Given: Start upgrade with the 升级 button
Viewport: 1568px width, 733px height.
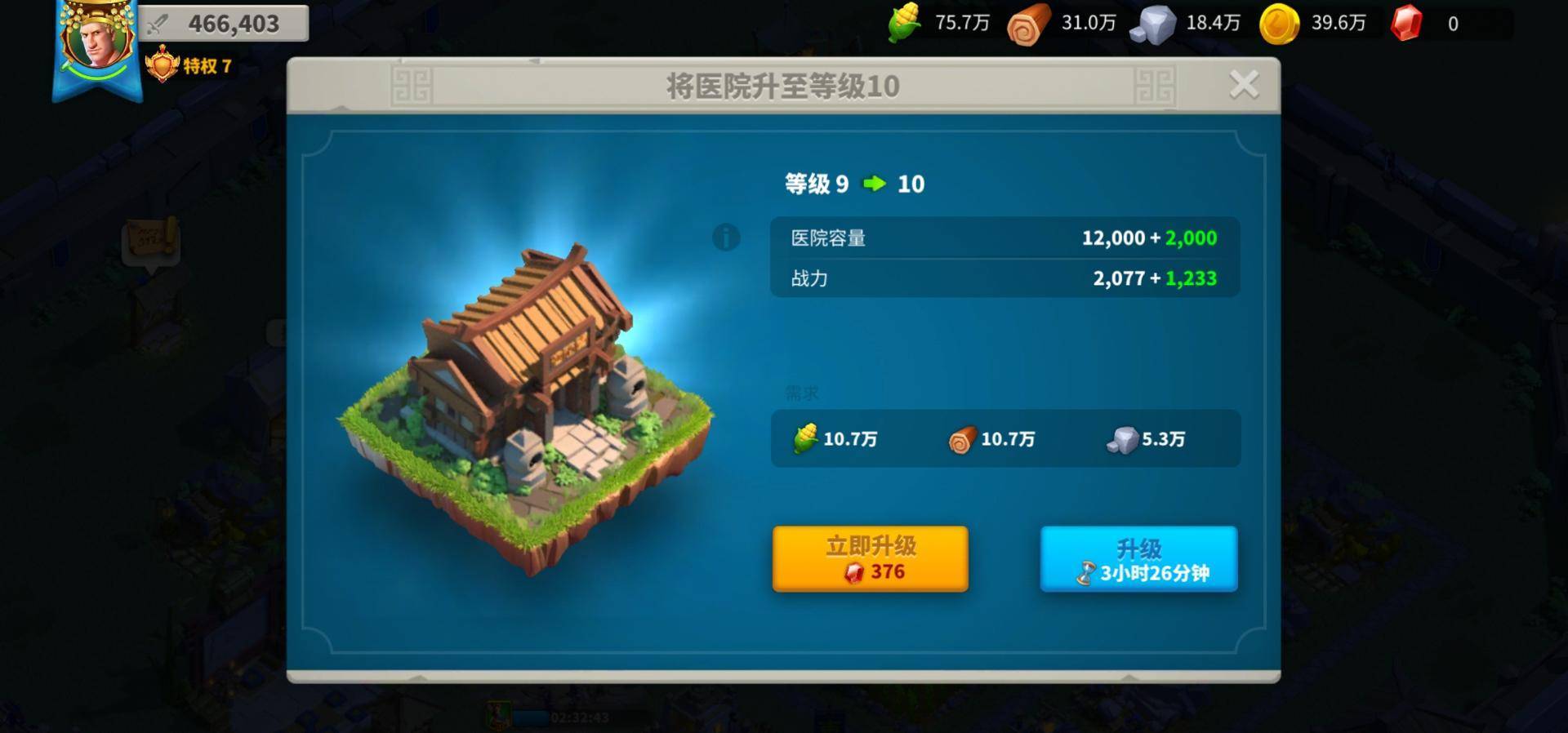Looking at the screenshot, I should click(1138, 559).
